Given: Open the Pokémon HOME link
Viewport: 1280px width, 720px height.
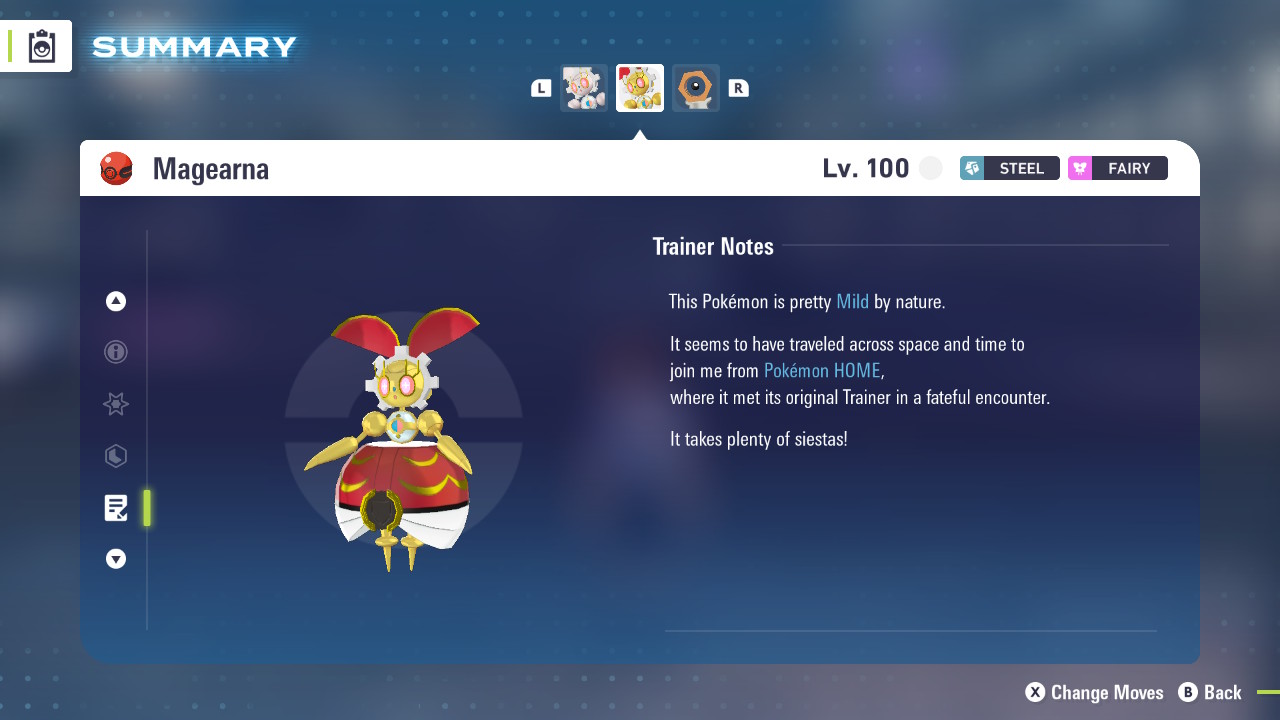Looking at the screenshot, I should [821, 370].
